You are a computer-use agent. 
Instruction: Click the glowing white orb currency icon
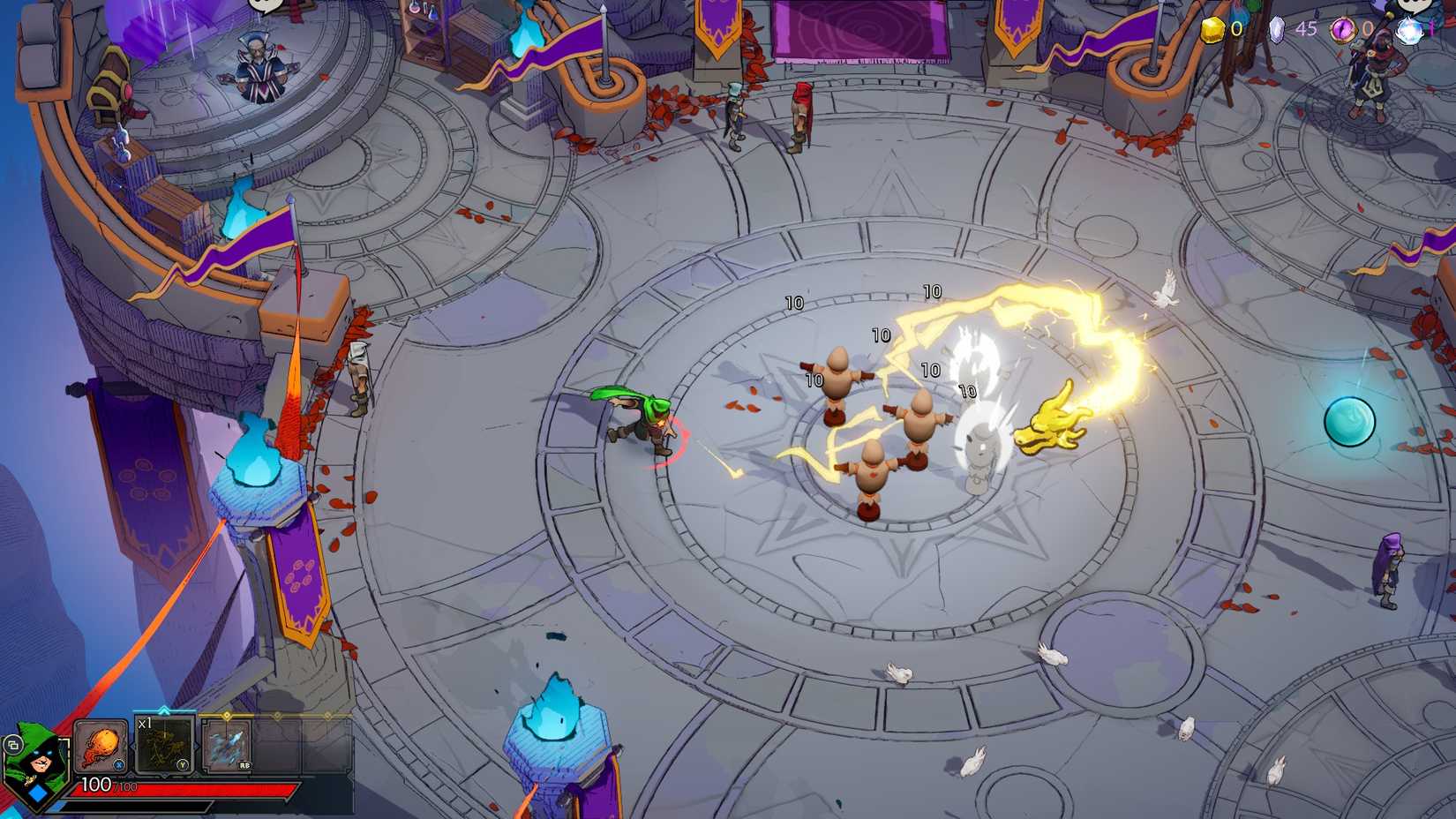(x=1409, y=30)
